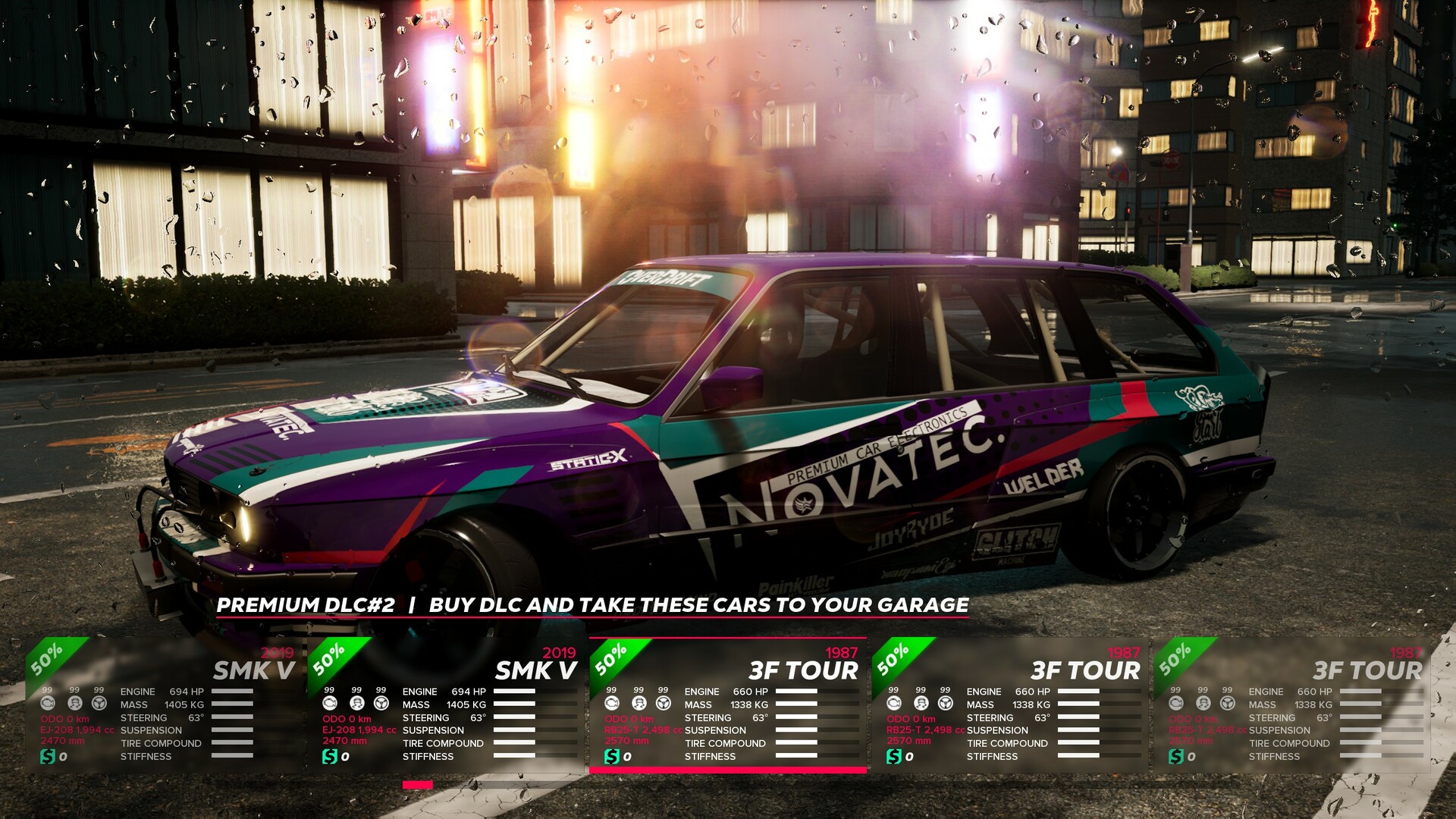Click the green dollar price icon on the first SMK V card
Viewport: 1456px width, 819px height.
pos(48,756)
